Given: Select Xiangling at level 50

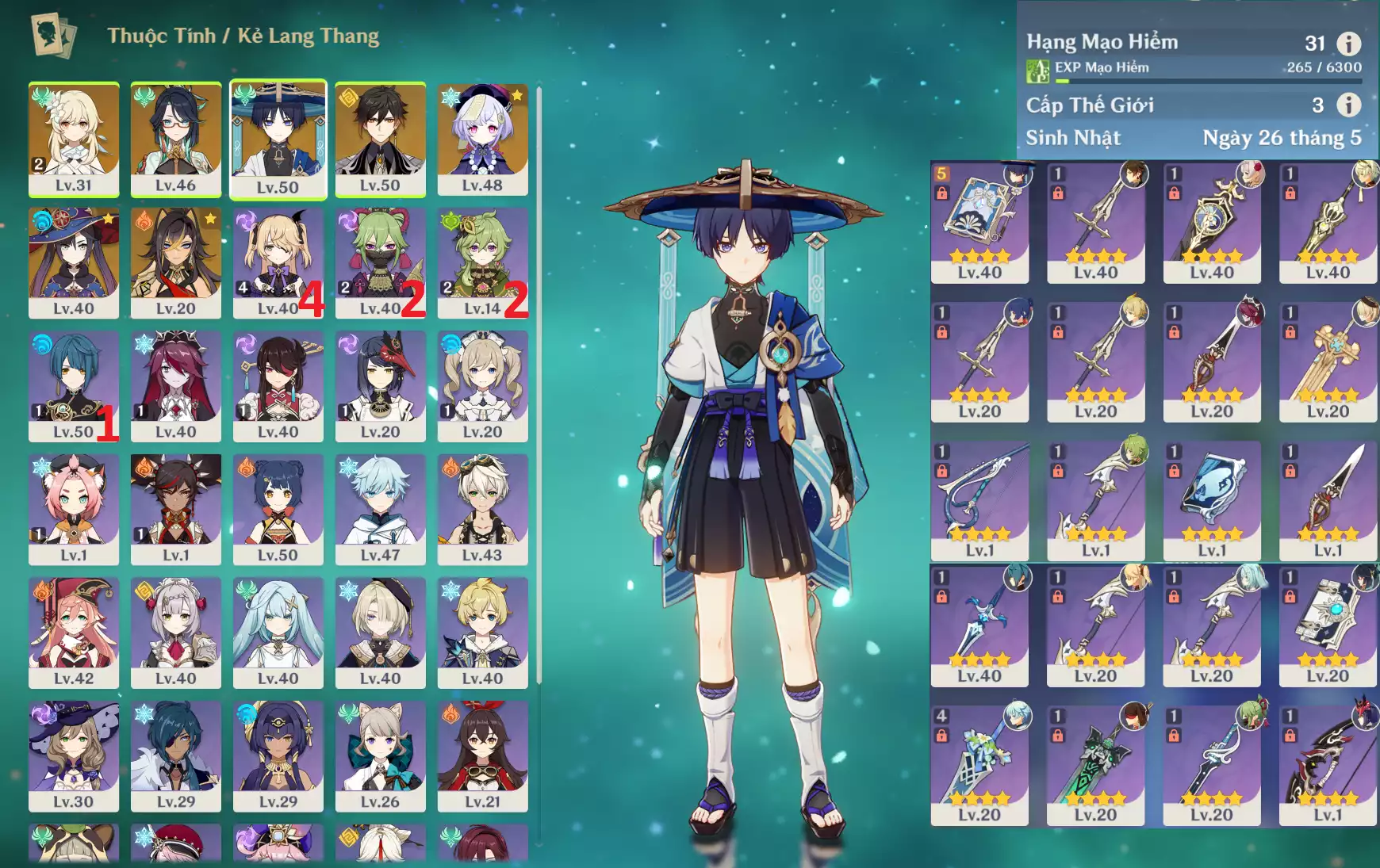Looking at the screenshot, I should [x=278, y=508].
